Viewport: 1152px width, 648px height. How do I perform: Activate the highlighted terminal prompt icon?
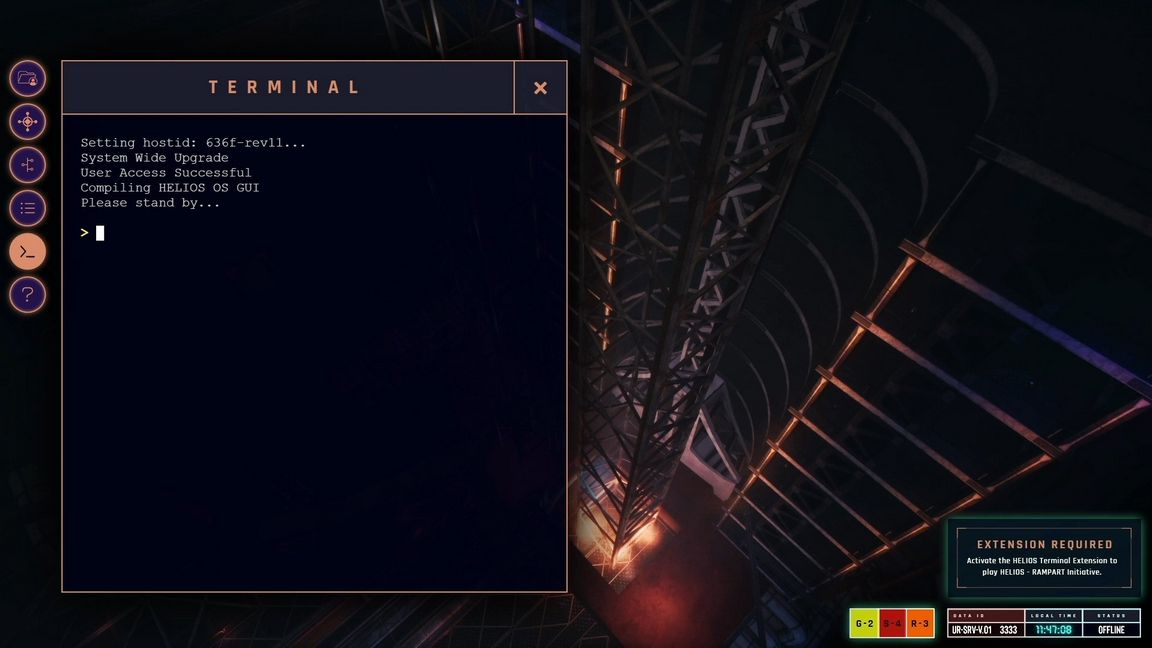pyautogui.click(x=28, y=252)
